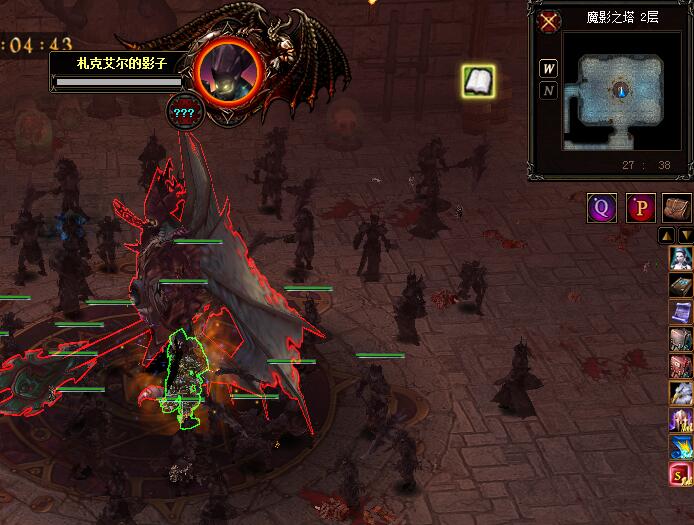Activate the blue and yellow burst skill icon
Image resolution: width=694 pixels, height=525 pixels.
coord(681,446)
